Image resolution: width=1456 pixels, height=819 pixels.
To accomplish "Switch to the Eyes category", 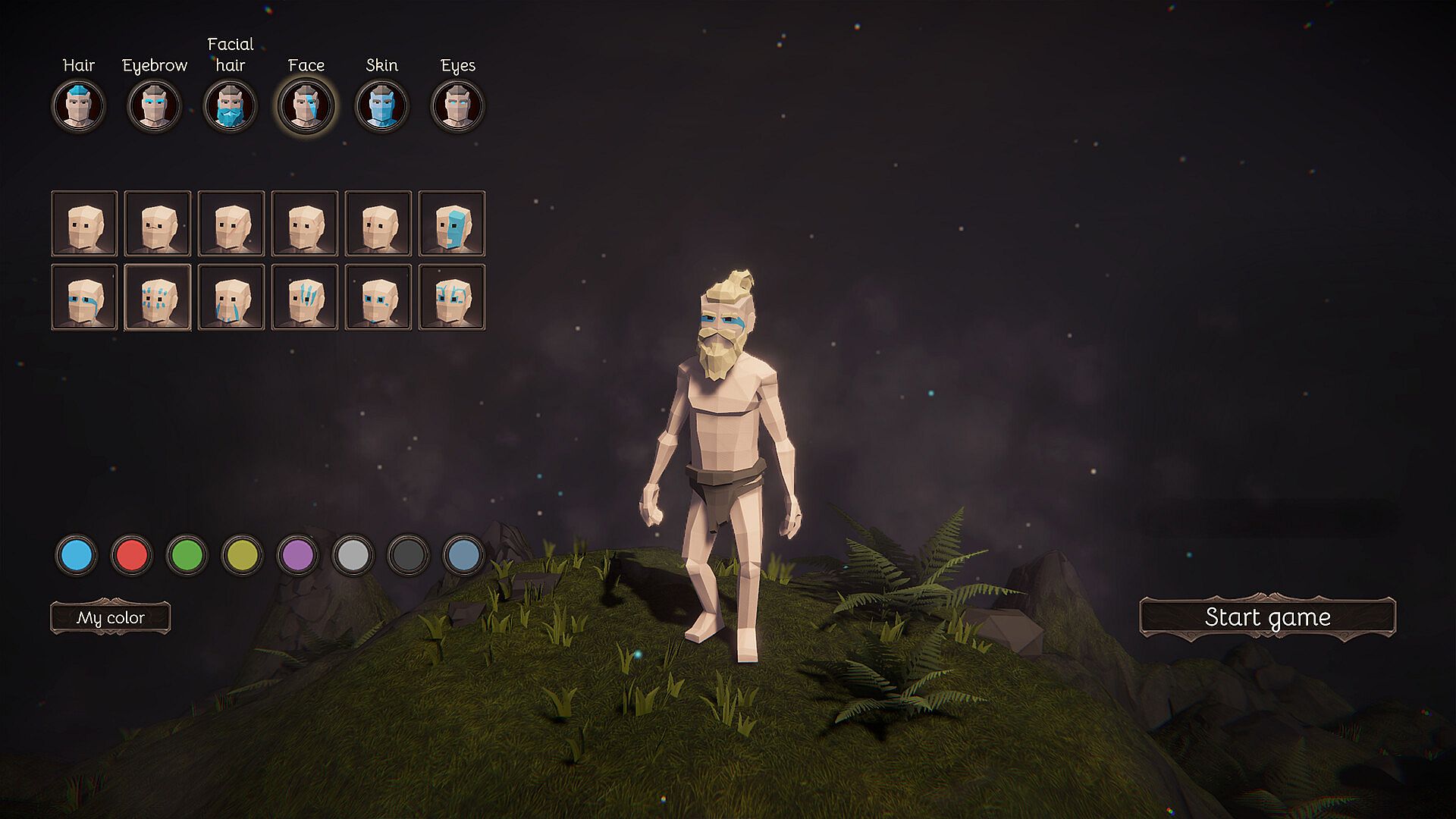I will [x=458, y=105].
